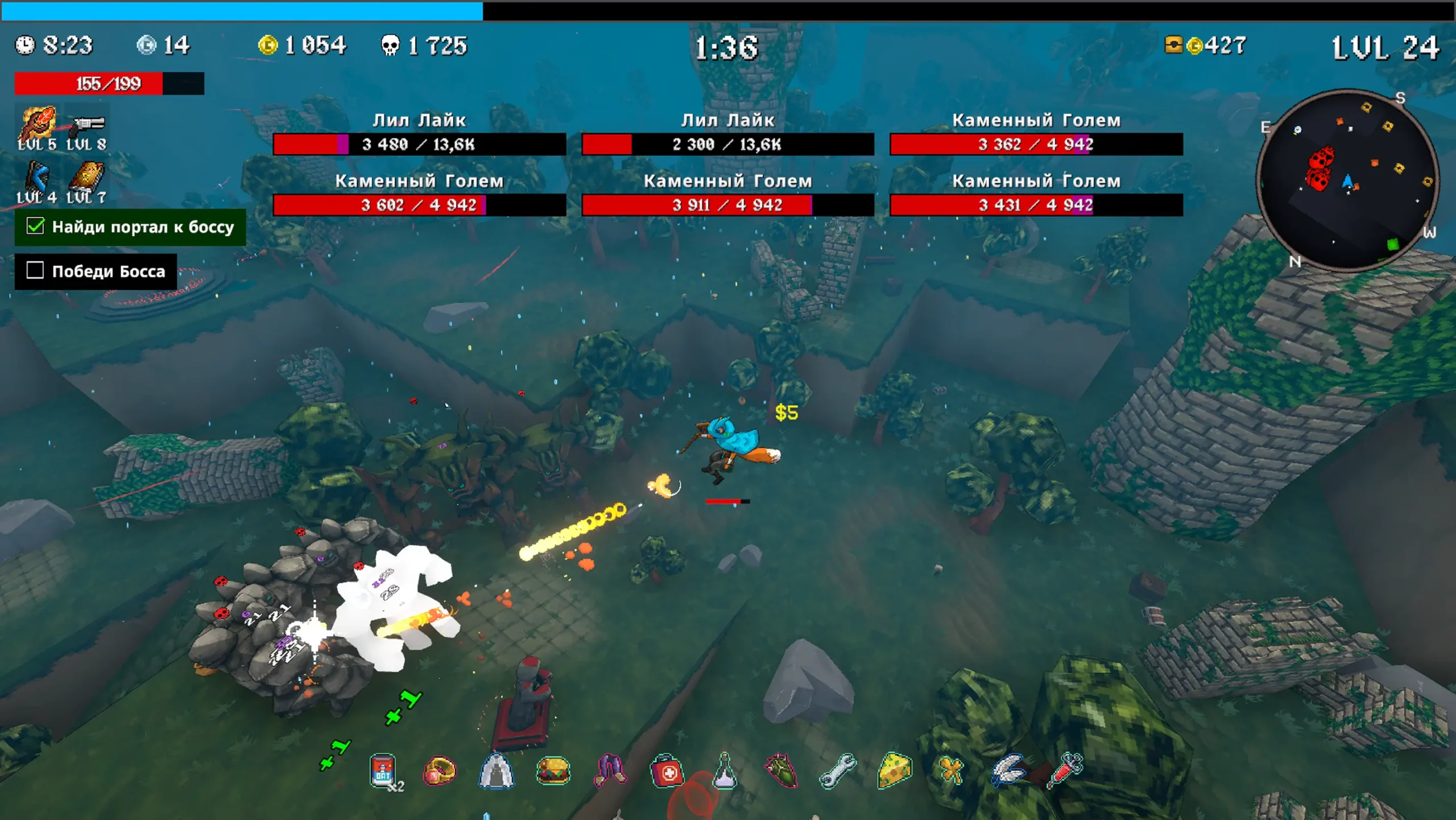
Task: Click the "Найди портал к боссу" objective
Action: [130, 227]
